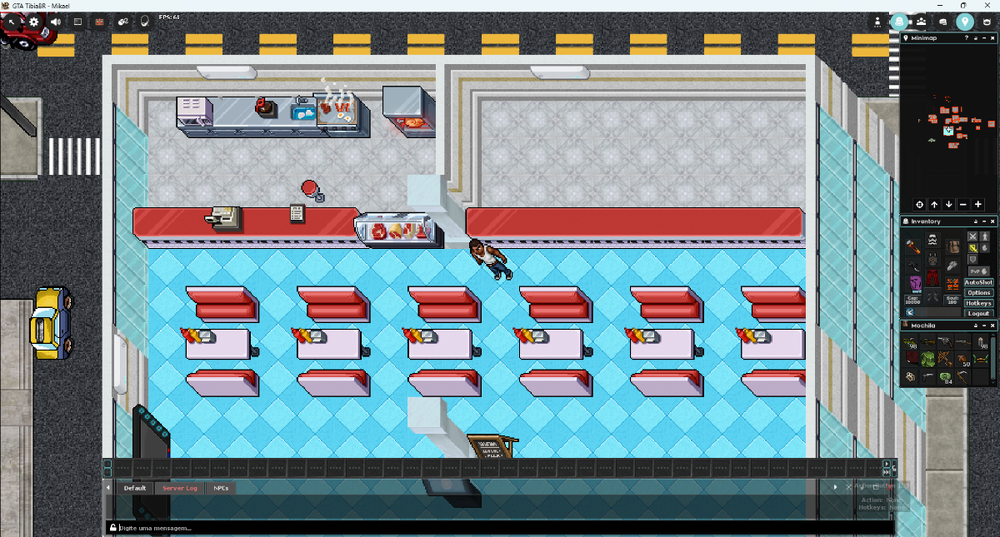Switch to the NPCs chat tab

click(221, 488)
